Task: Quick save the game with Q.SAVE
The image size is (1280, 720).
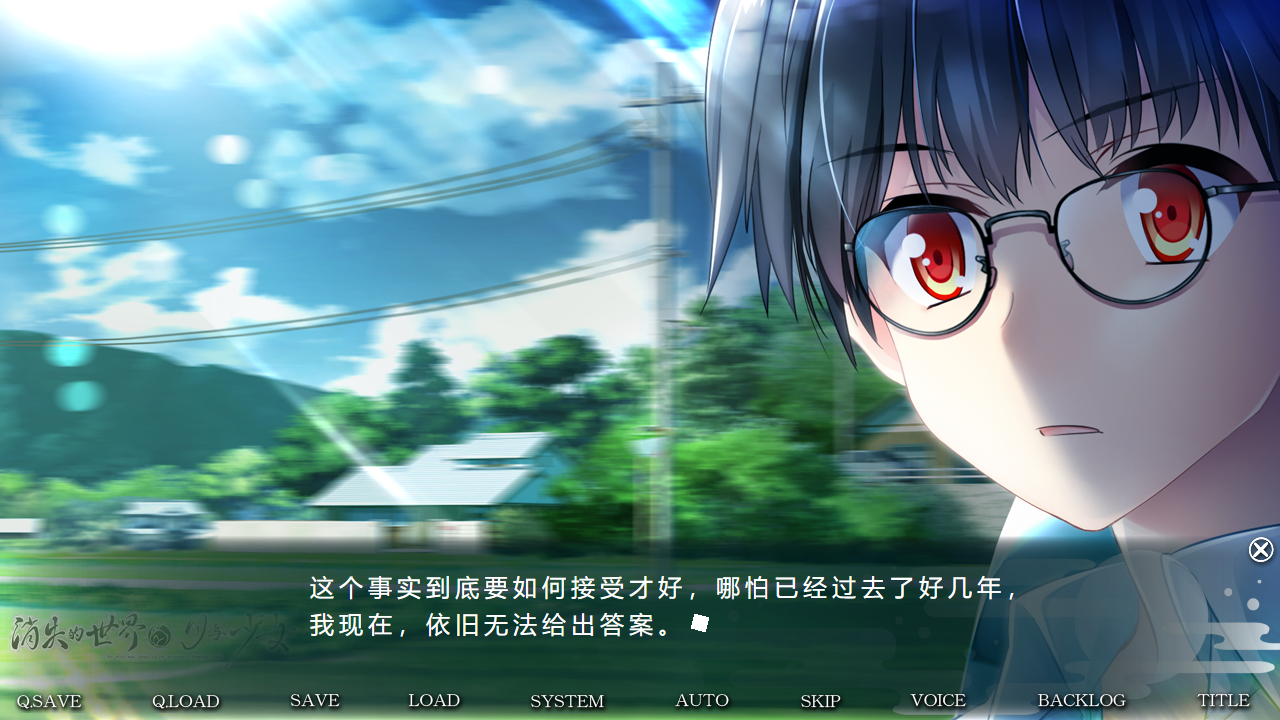Action: point(49,701)
